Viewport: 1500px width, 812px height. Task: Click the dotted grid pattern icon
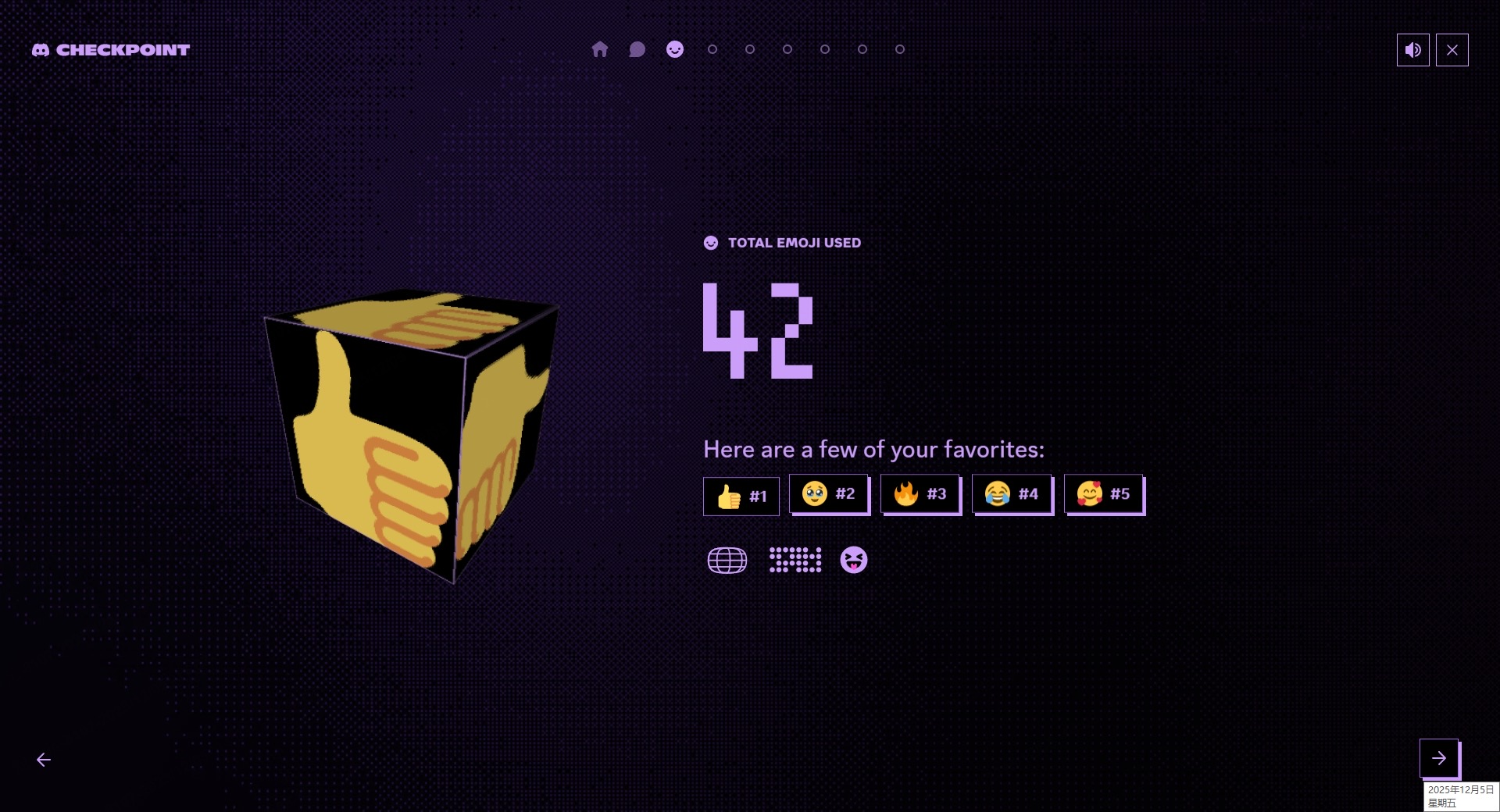click(795, 560)
